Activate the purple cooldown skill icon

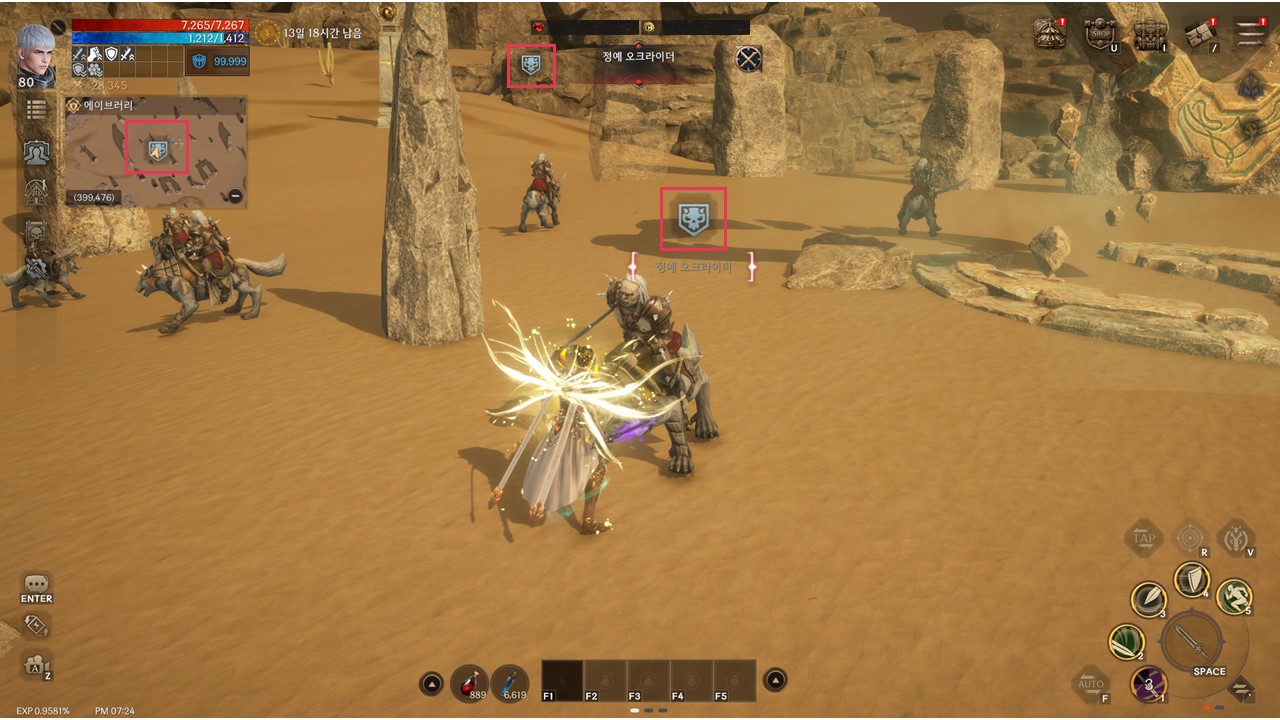tap(1149, 685)
